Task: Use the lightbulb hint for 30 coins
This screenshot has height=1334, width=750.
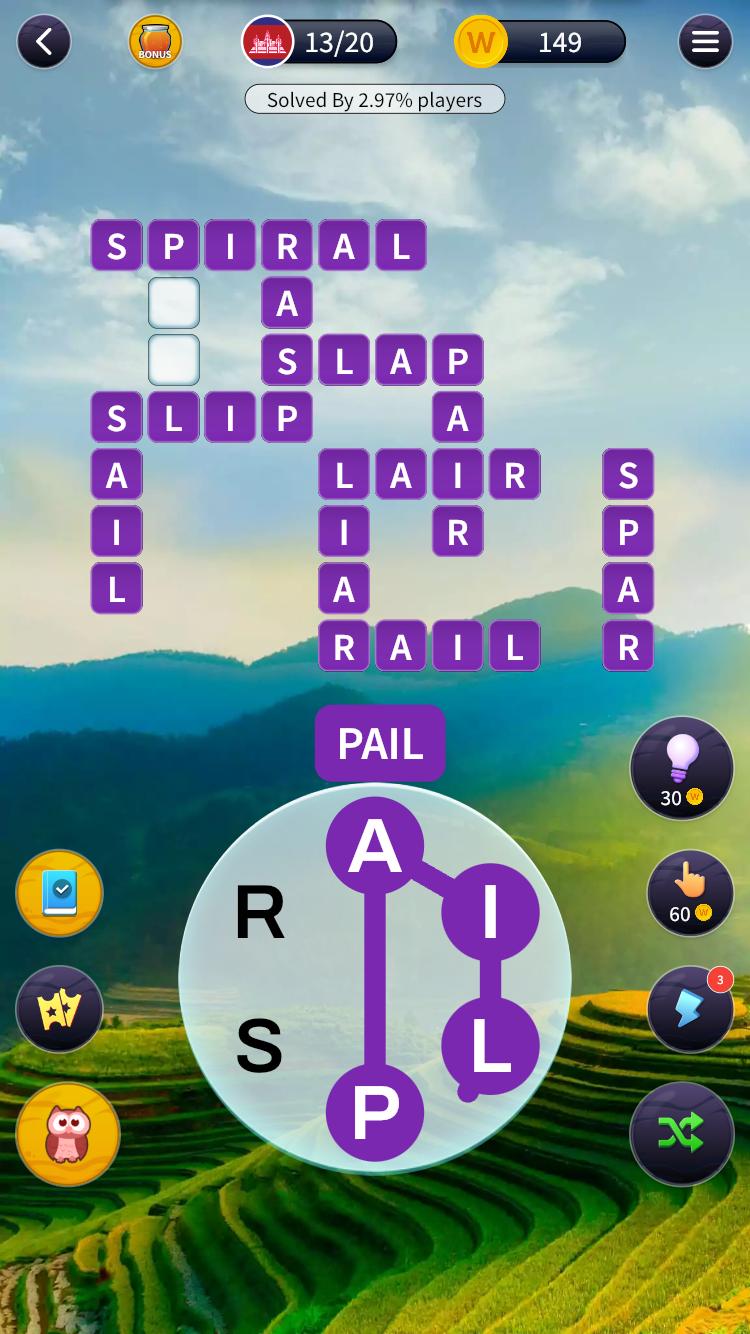Action: [682, 769]
